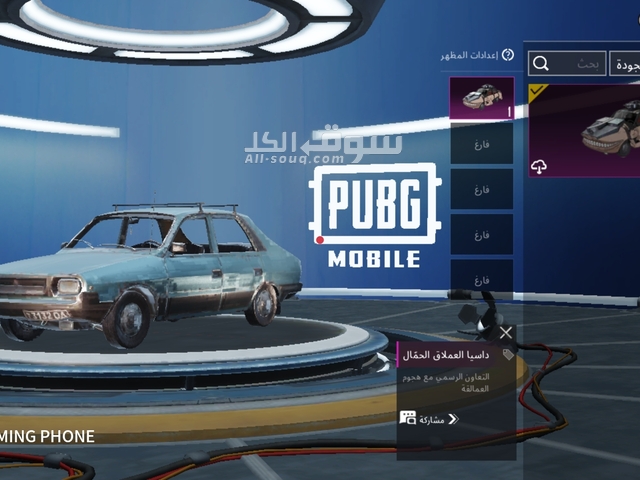640x480 pixels.
Task: Open appearance settings help question mark
Action: 507,55
